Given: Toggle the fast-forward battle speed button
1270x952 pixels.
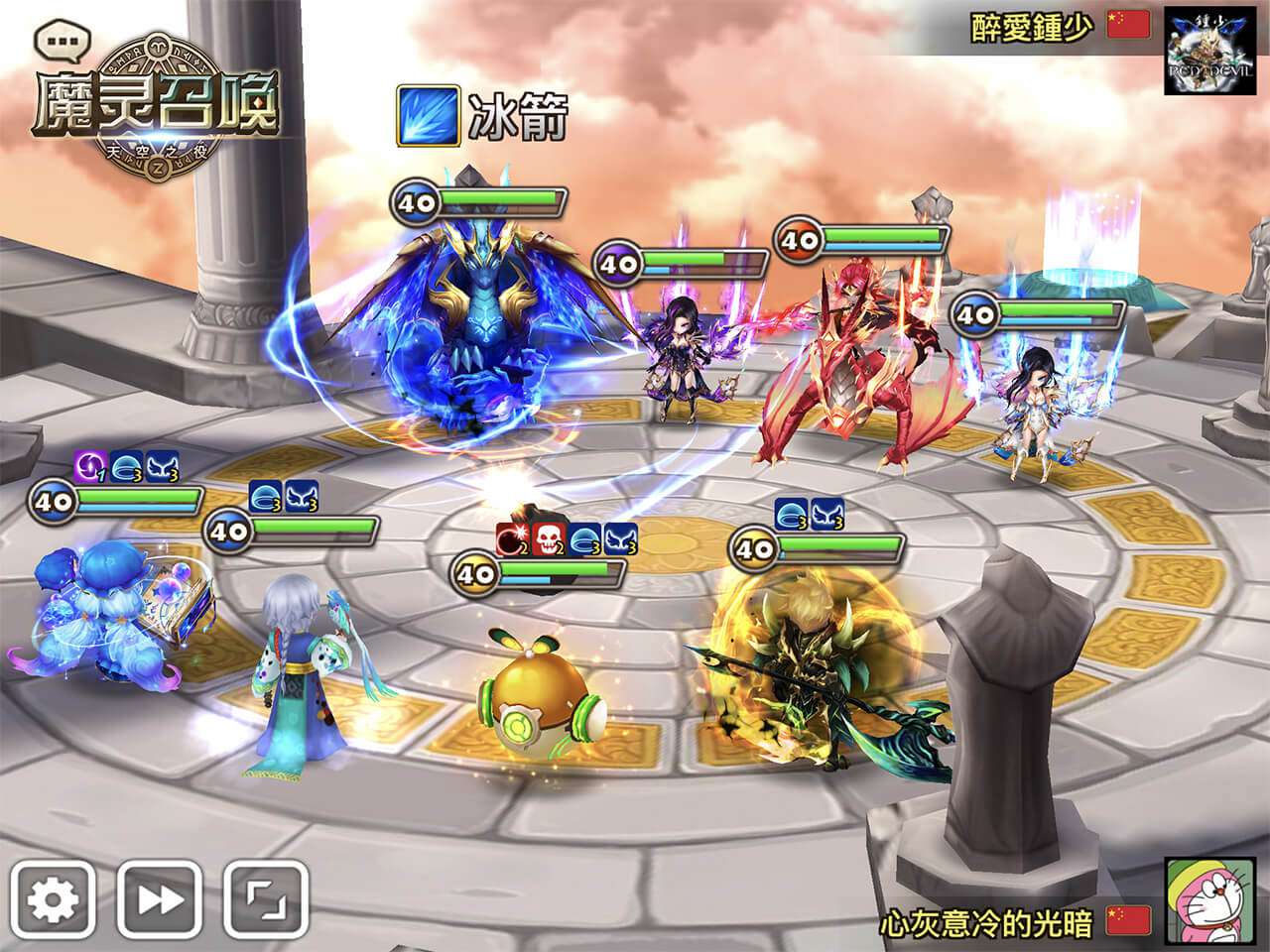Looking at the screenshot, I should tap(160, 899).
